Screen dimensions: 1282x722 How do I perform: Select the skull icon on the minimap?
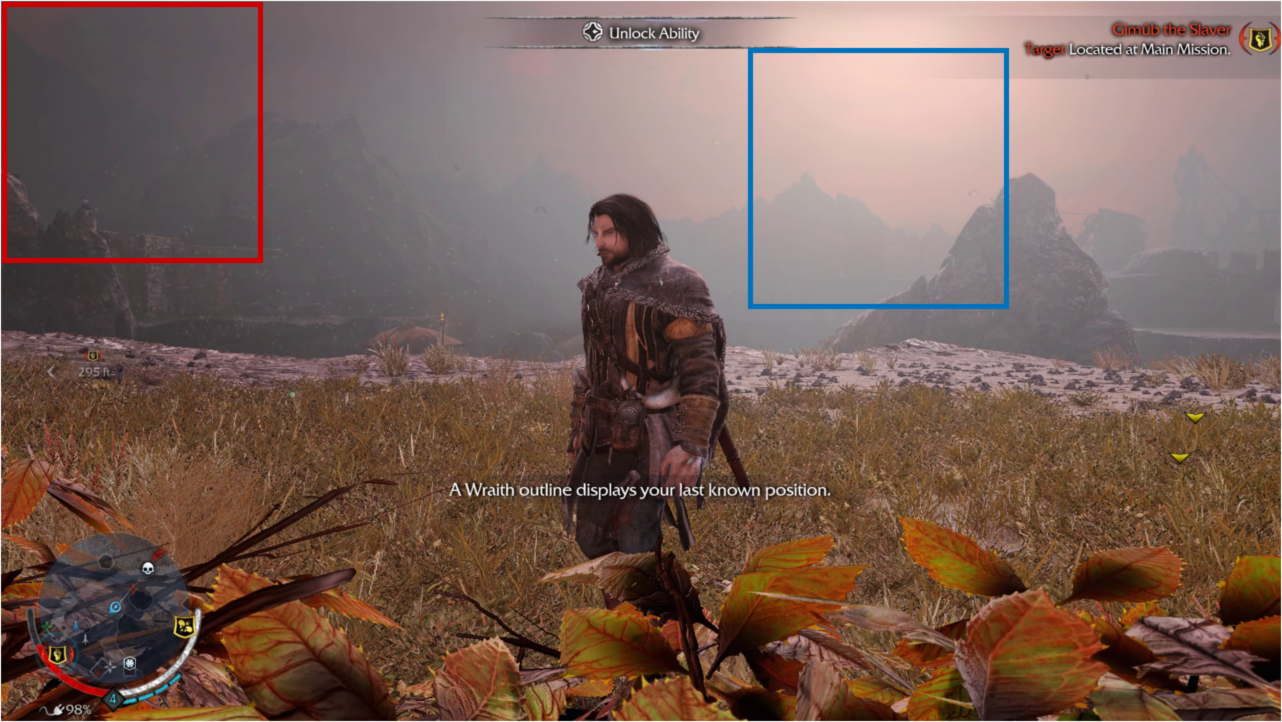click(x=148, y=568)
